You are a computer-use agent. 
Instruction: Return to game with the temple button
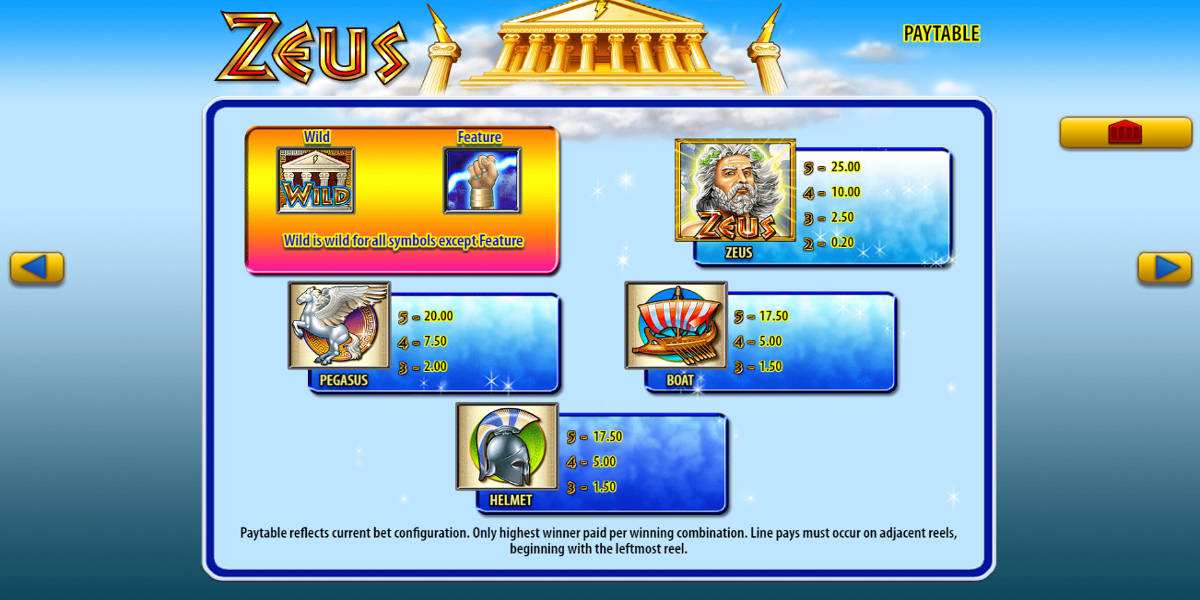(1125, 132)
